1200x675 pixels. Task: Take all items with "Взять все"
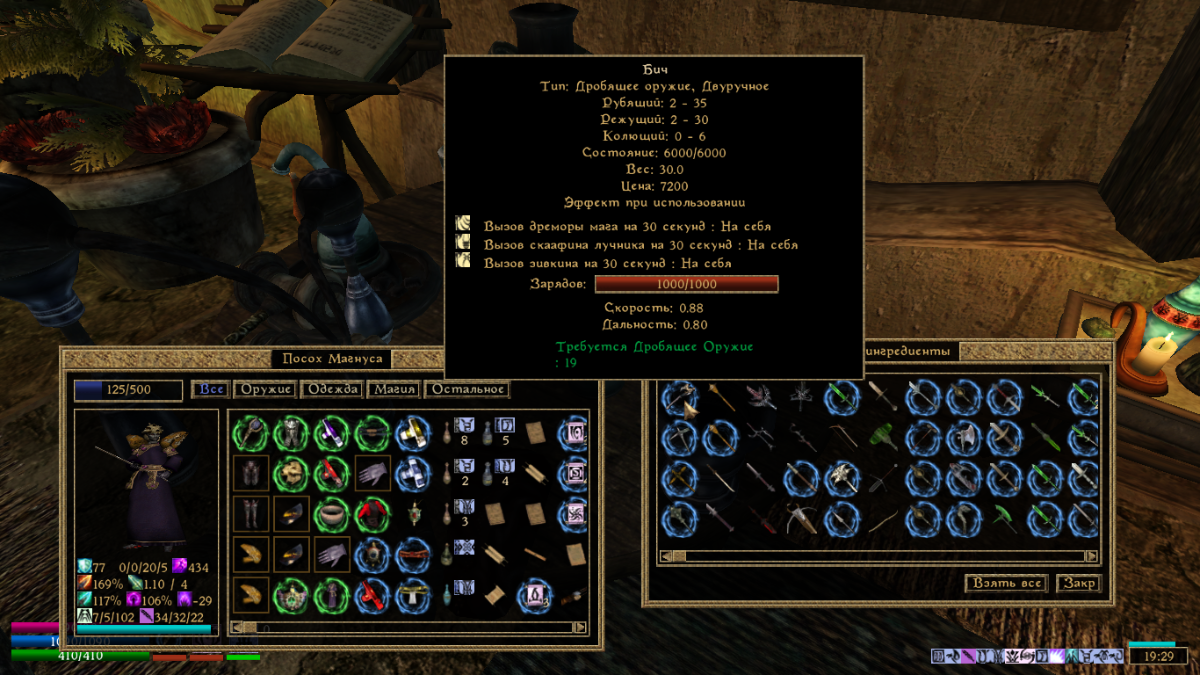pos(1007,583)
